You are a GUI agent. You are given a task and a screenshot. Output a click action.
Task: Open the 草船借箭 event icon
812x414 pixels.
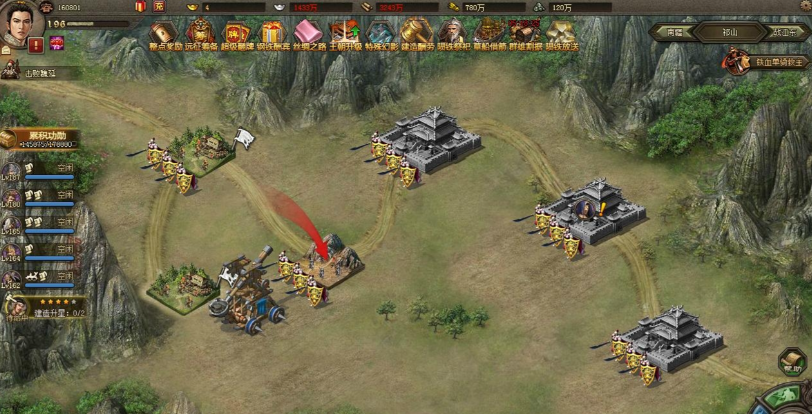coord(489,37)
